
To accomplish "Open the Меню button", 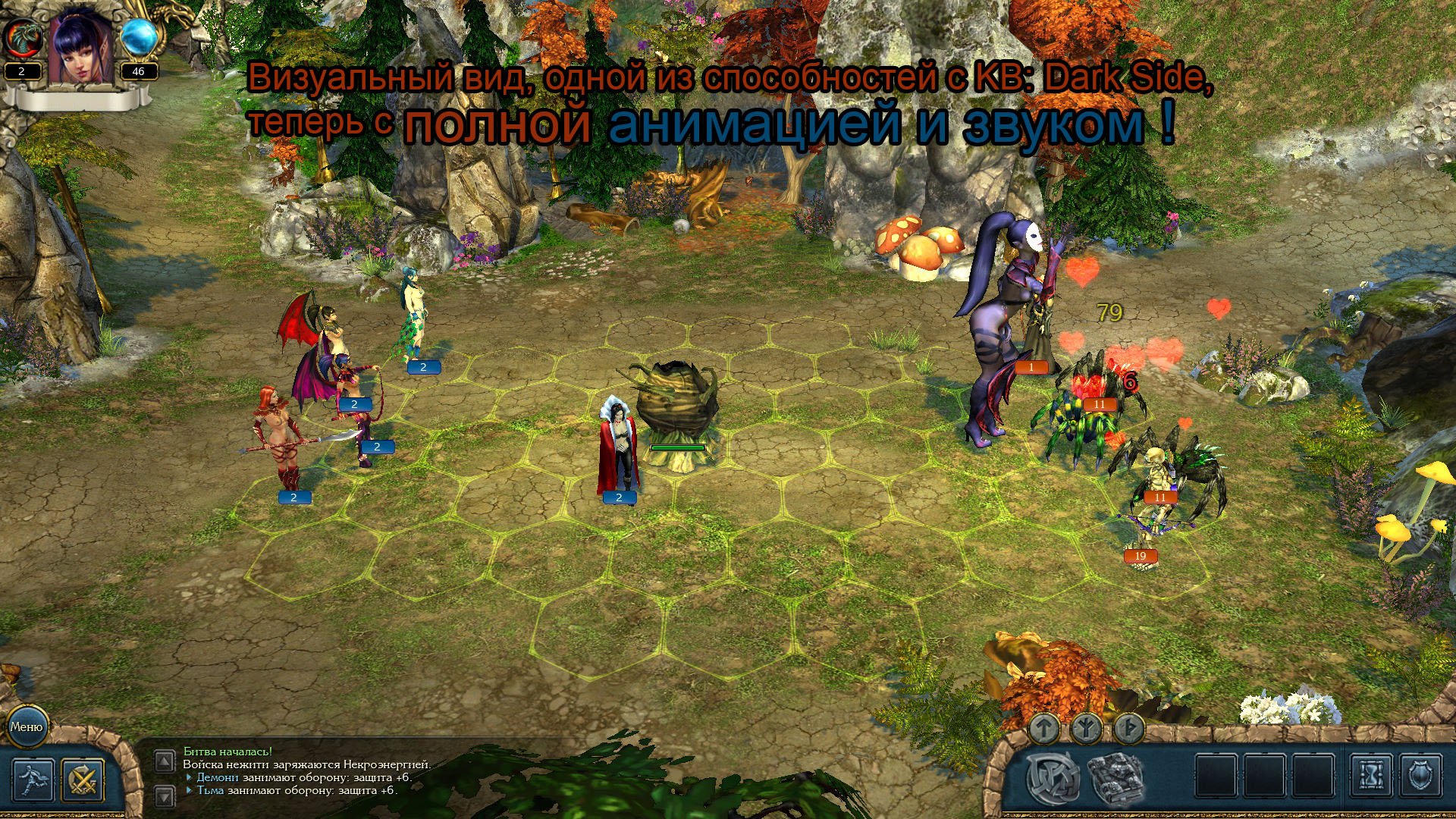I will point(27,726).
